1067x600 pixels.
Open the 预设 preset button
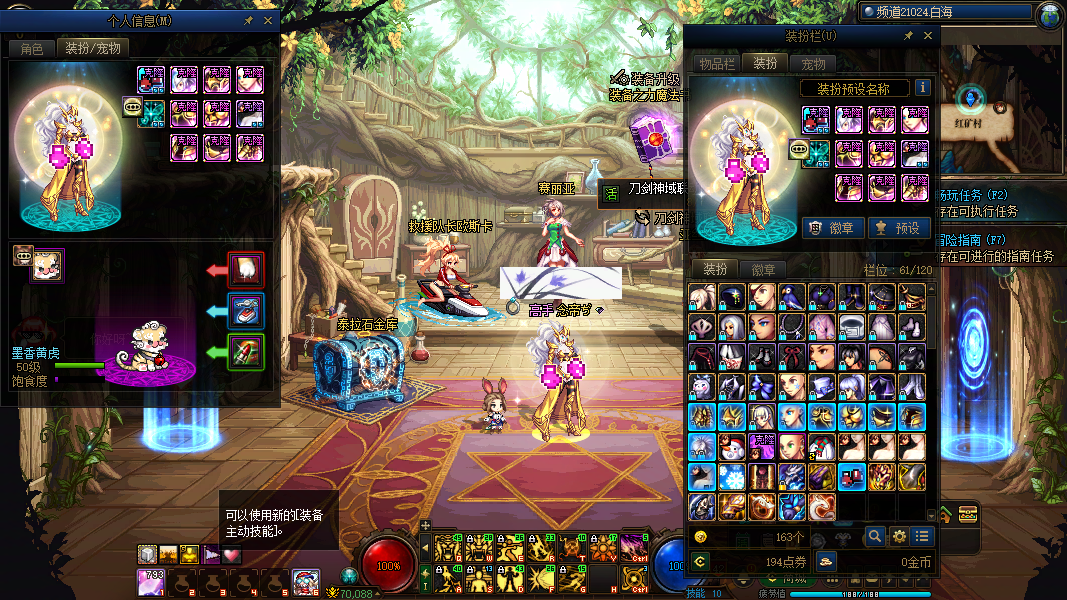click(x=896, y=227)
